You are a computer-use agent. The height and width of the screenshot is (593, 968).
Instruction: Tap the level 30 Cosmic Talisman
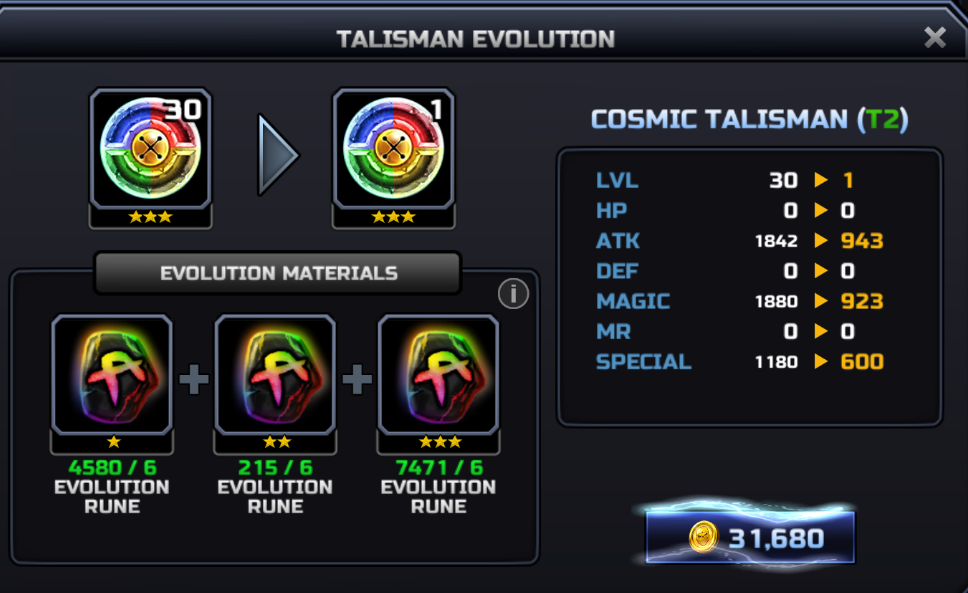click(151, 150)
